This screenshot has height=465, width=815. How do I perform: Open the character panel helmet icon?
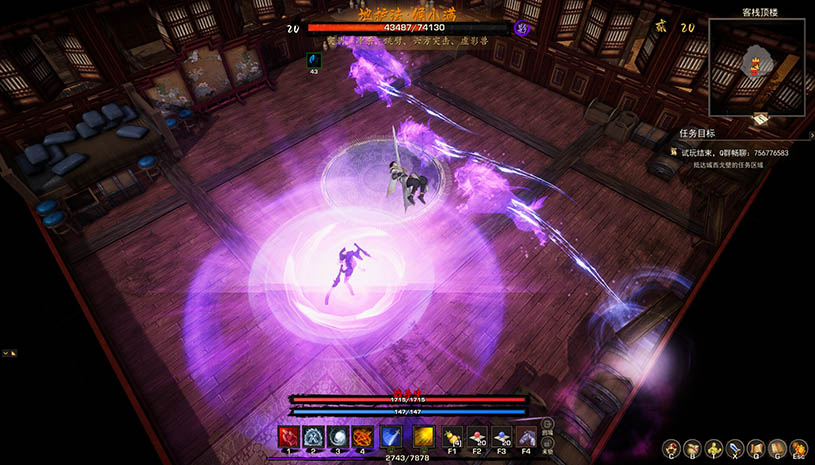click(670, 448)
